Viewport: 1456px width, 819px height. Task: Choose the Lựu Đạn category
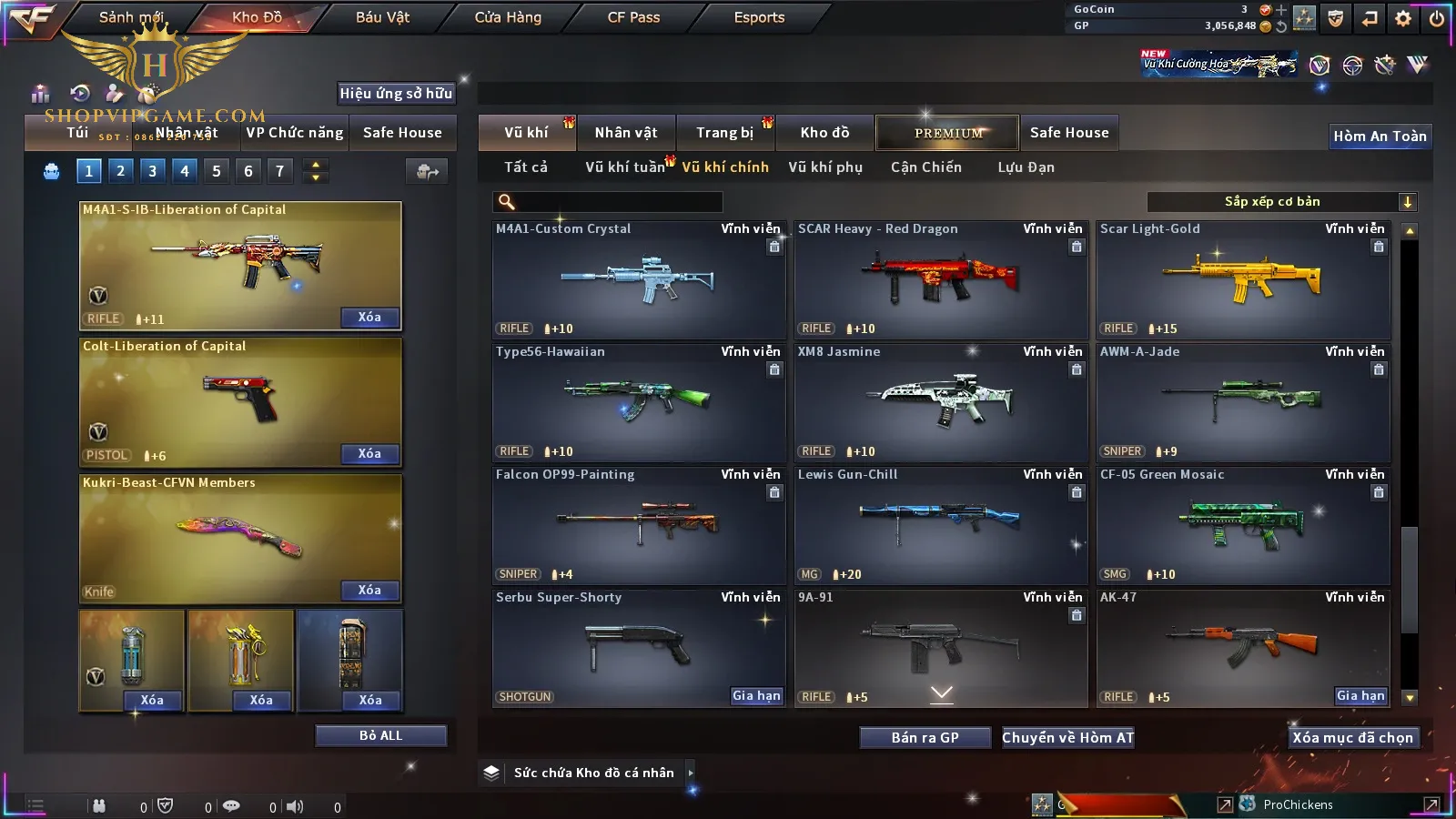(x=1026, y=167)
